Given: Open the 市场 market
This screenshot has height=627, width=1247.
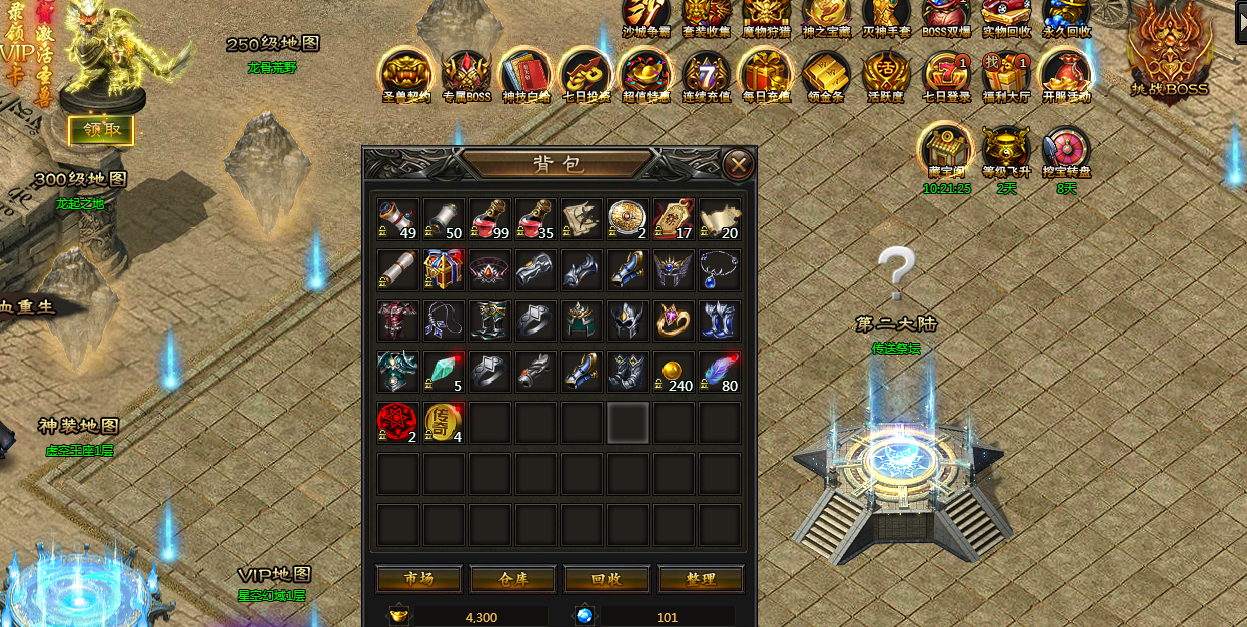Looking at the screenshot, I should point(419,579).
